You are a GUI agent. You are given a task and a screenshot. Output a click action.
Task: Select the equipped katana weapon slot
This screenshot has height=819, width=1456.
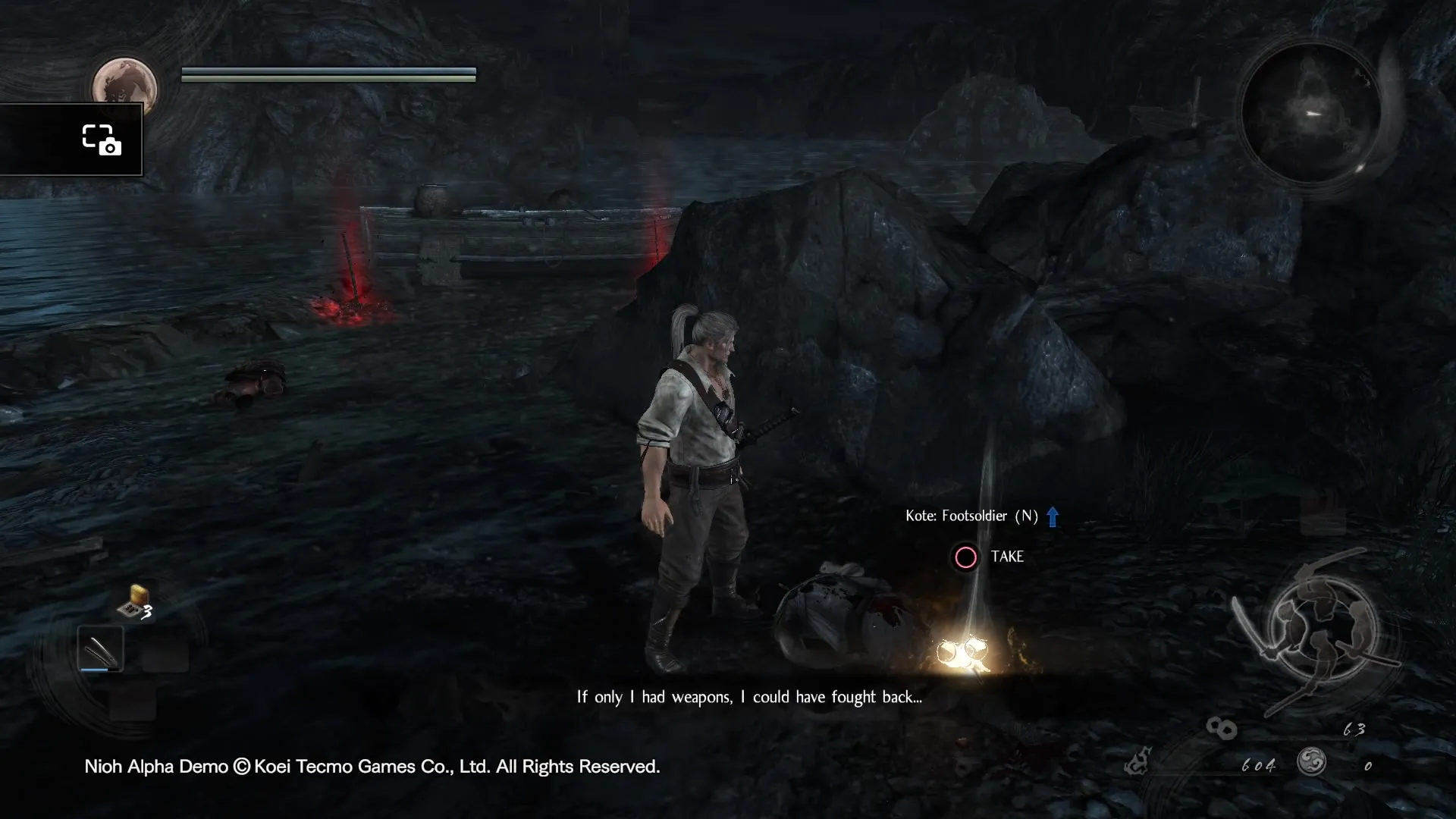click(x=100, y=649)
